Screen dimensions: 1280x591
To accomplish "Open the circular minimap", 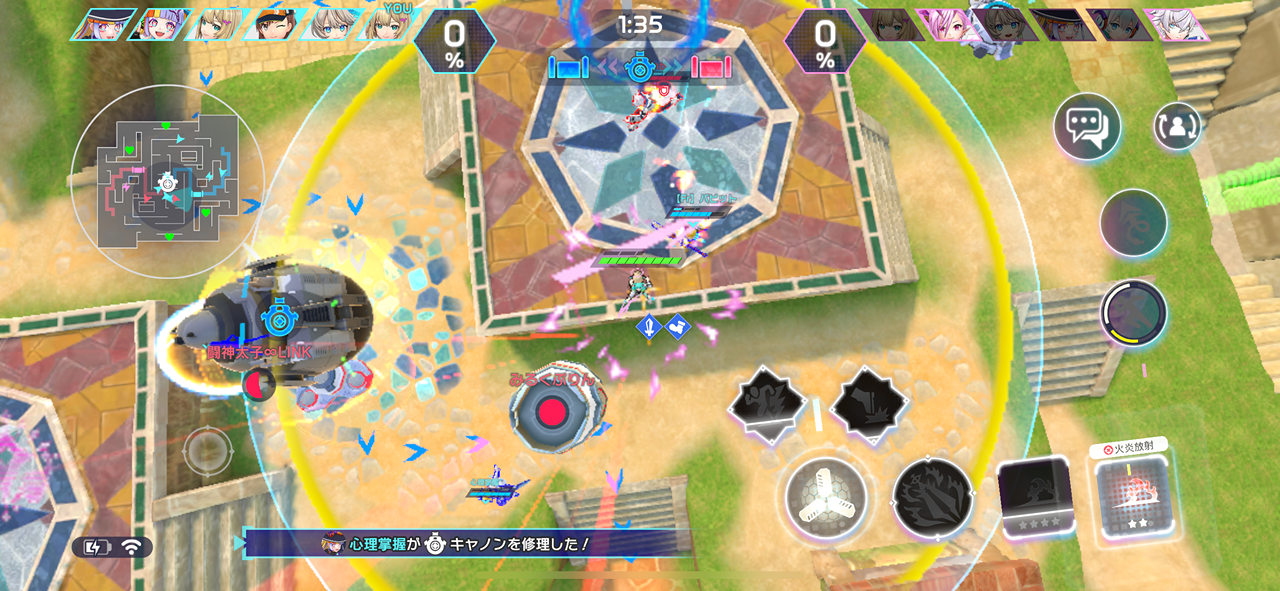I will pyautogui.click(x=167, y=182).
